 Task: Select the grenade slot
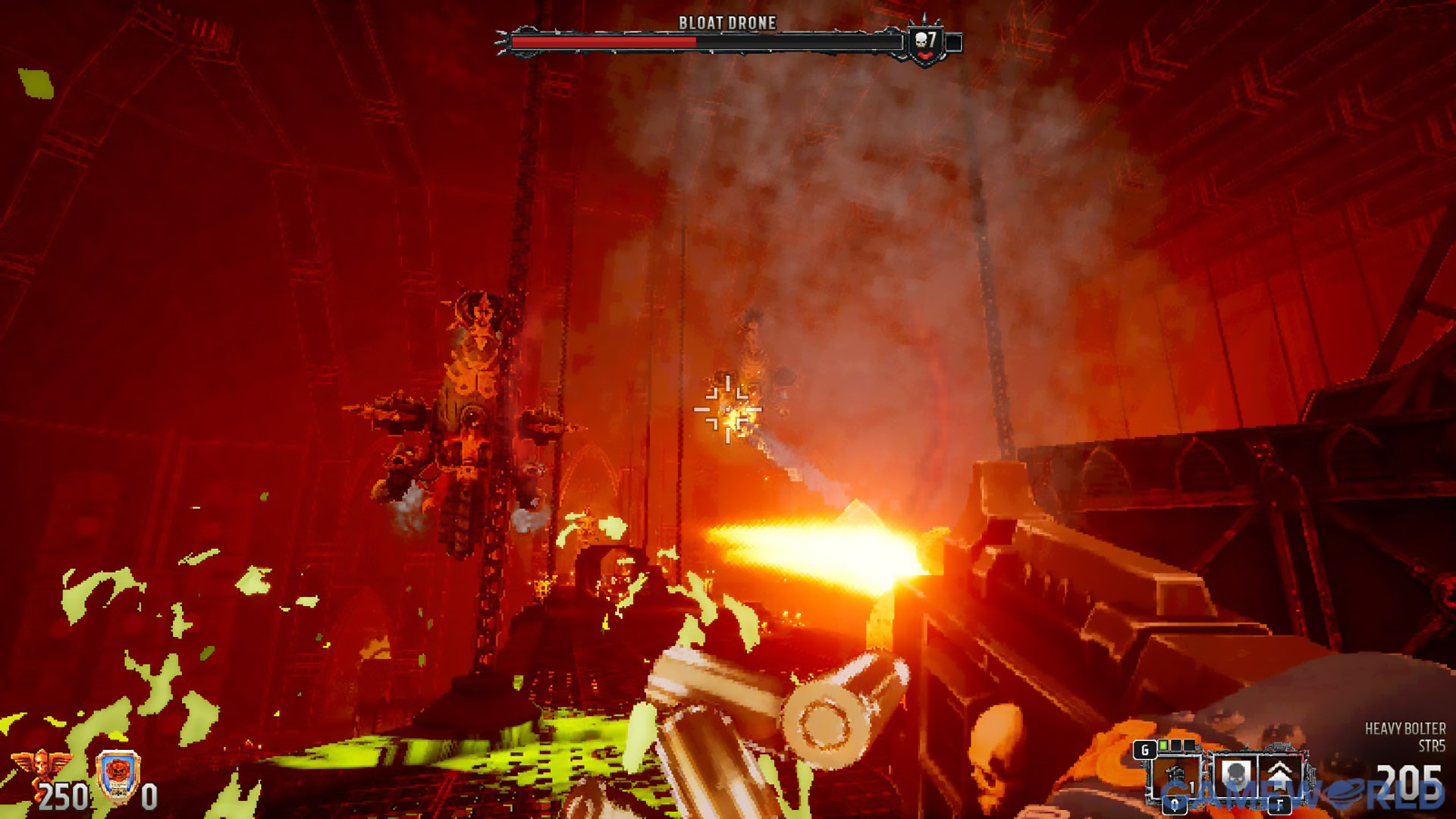coord(1175,778)
